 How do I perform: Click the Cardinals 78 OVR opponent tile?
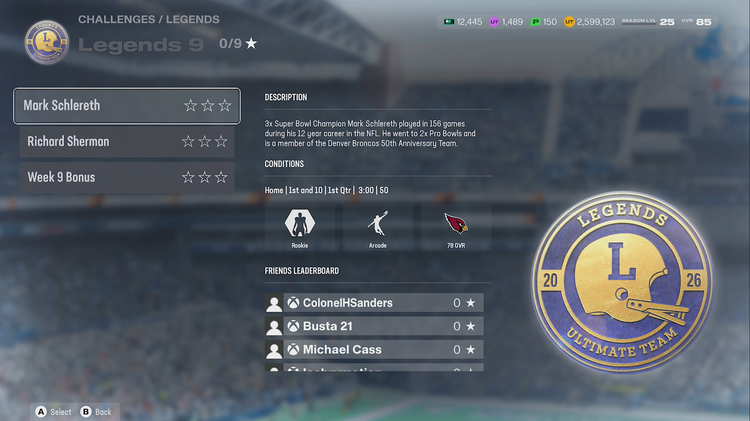[455, 226]
